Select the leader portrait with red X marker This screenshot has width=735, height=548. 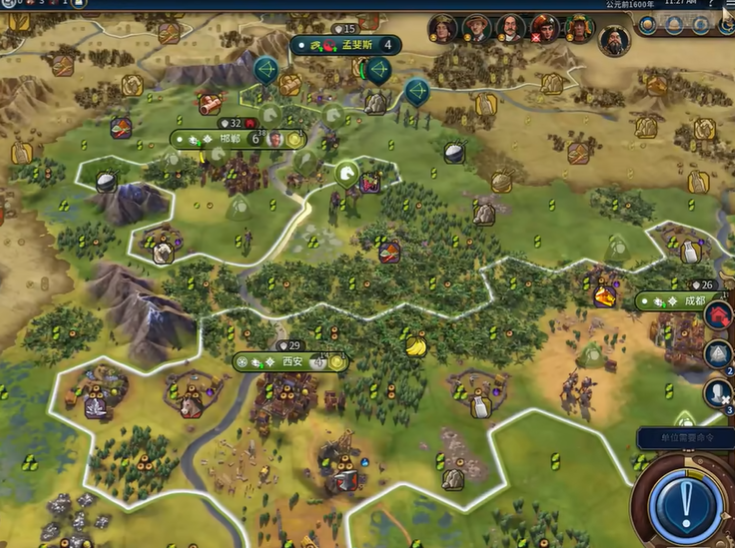click(x=545, y=29)
